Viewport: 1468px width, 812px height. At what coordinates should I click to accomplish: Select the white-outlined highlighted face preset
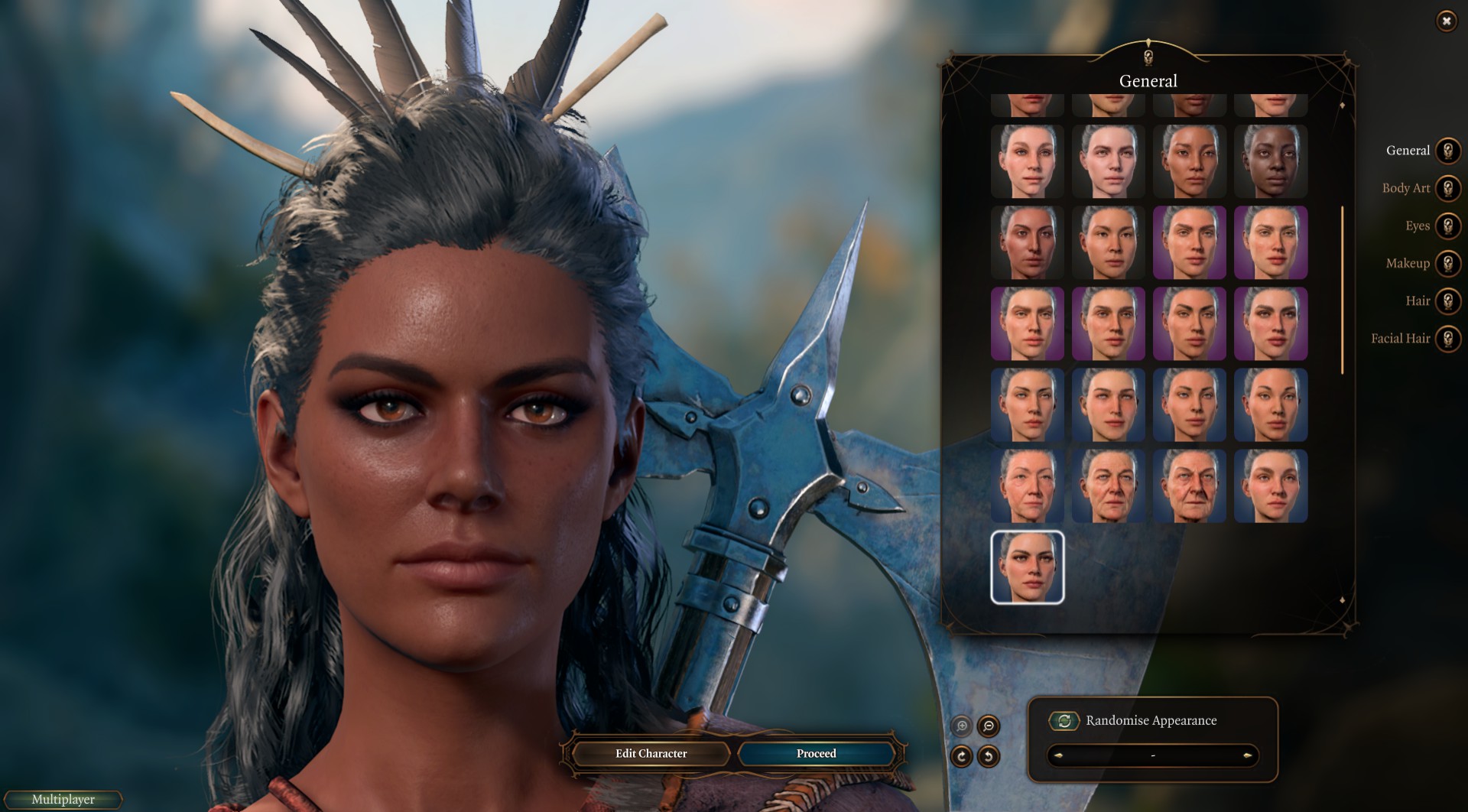[x=1027, y=567]
